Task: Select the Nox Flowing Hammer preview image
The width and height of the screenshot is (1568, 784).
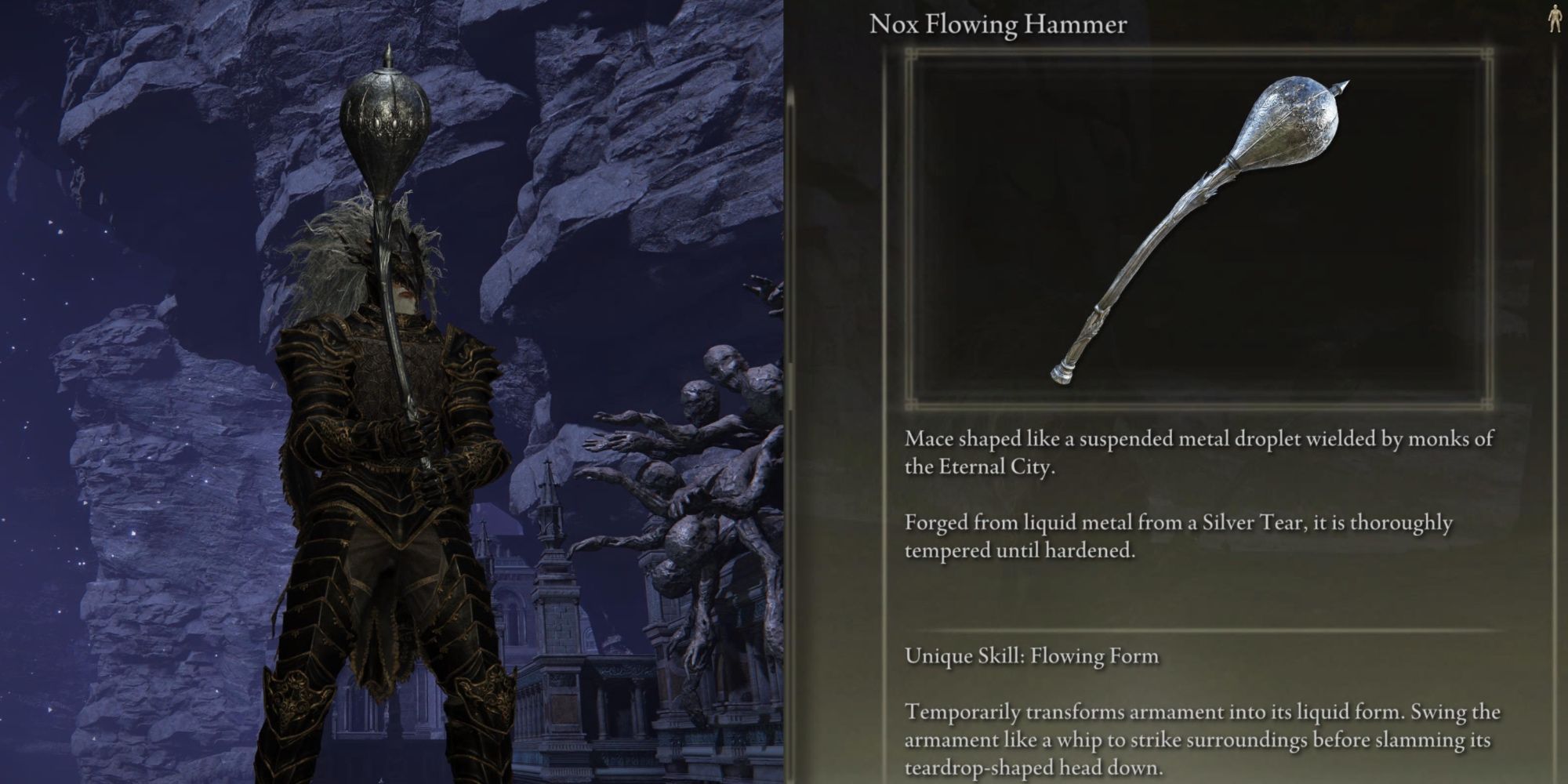Action: (x=1198, y=229)
